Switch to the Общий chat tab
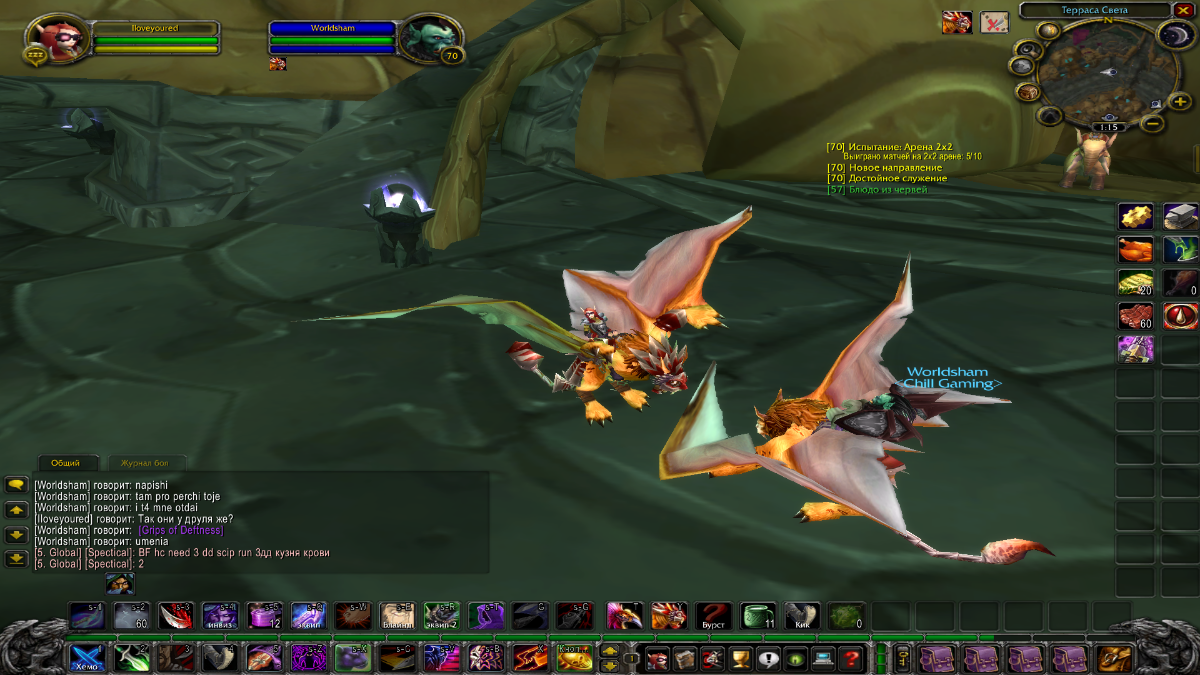1200x675 pixels. click(x=66, y=463)
